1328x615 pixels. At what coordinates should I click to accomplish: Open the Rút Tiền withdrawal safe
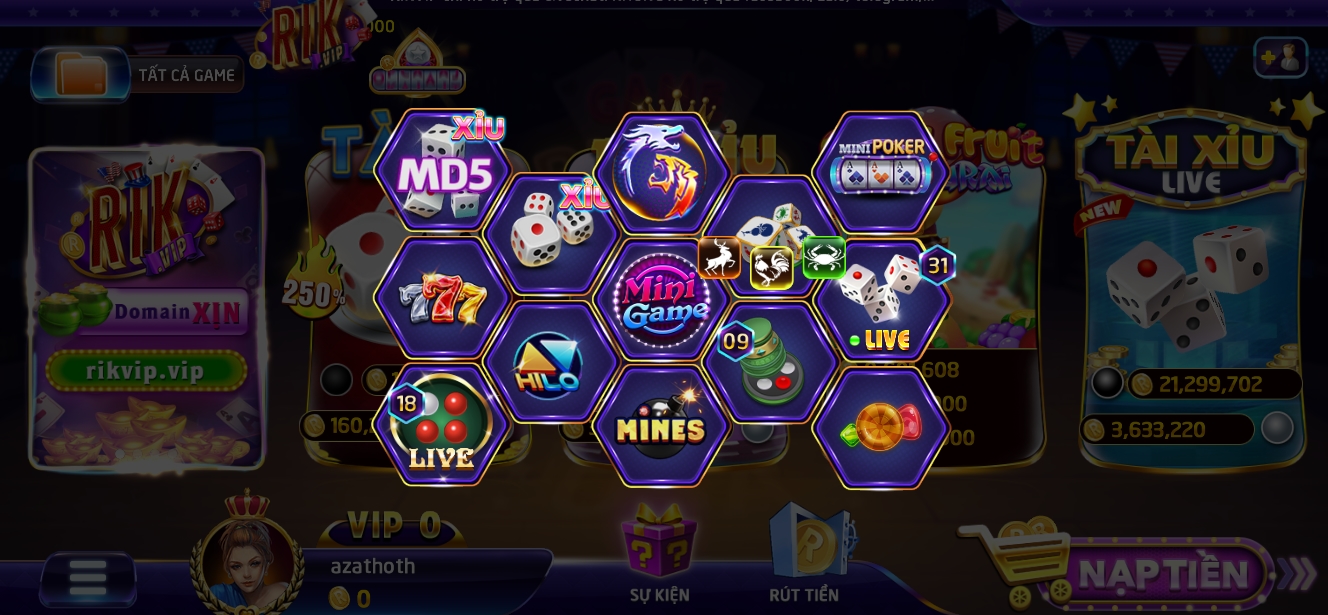tap(805, 556)
